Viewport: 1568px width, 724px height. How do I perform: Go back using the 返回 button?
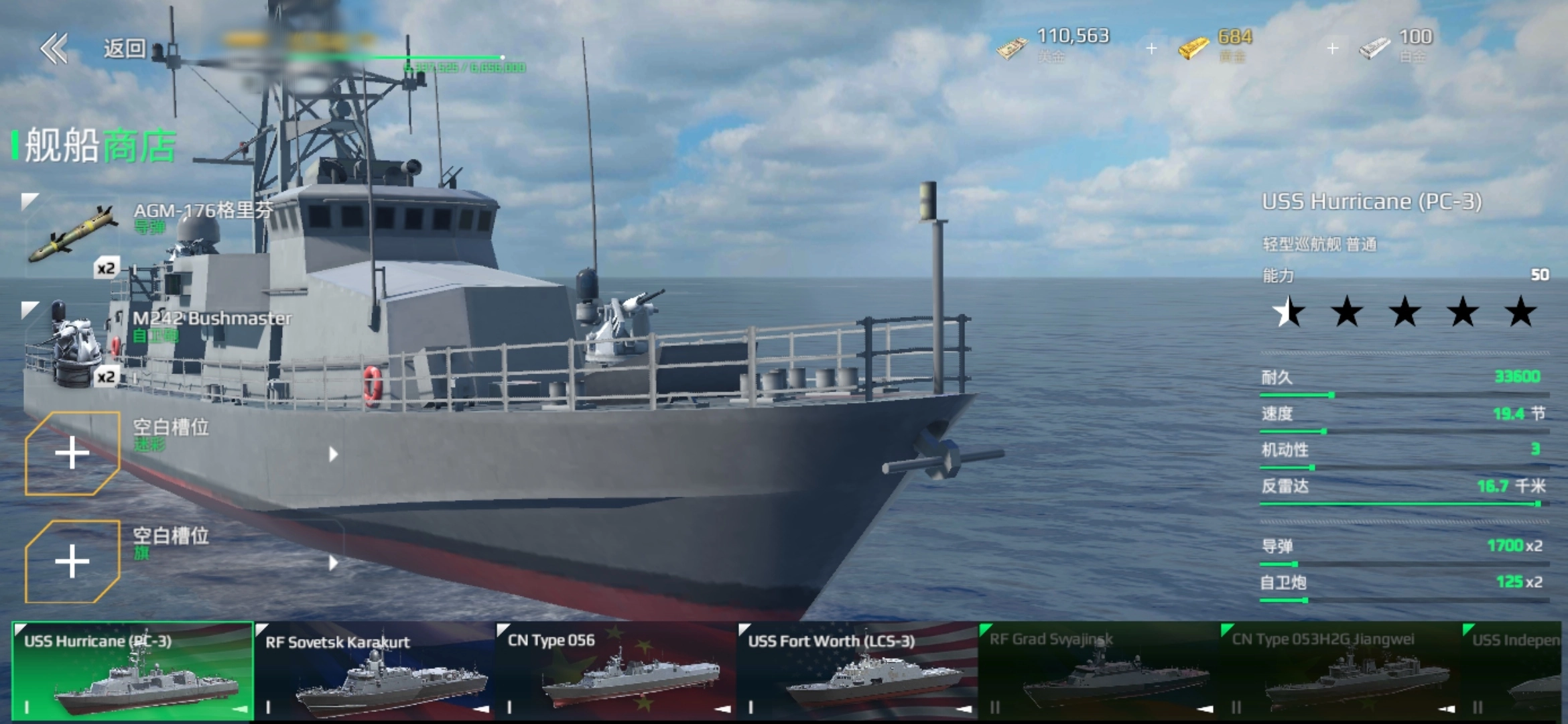click(94, 48)
